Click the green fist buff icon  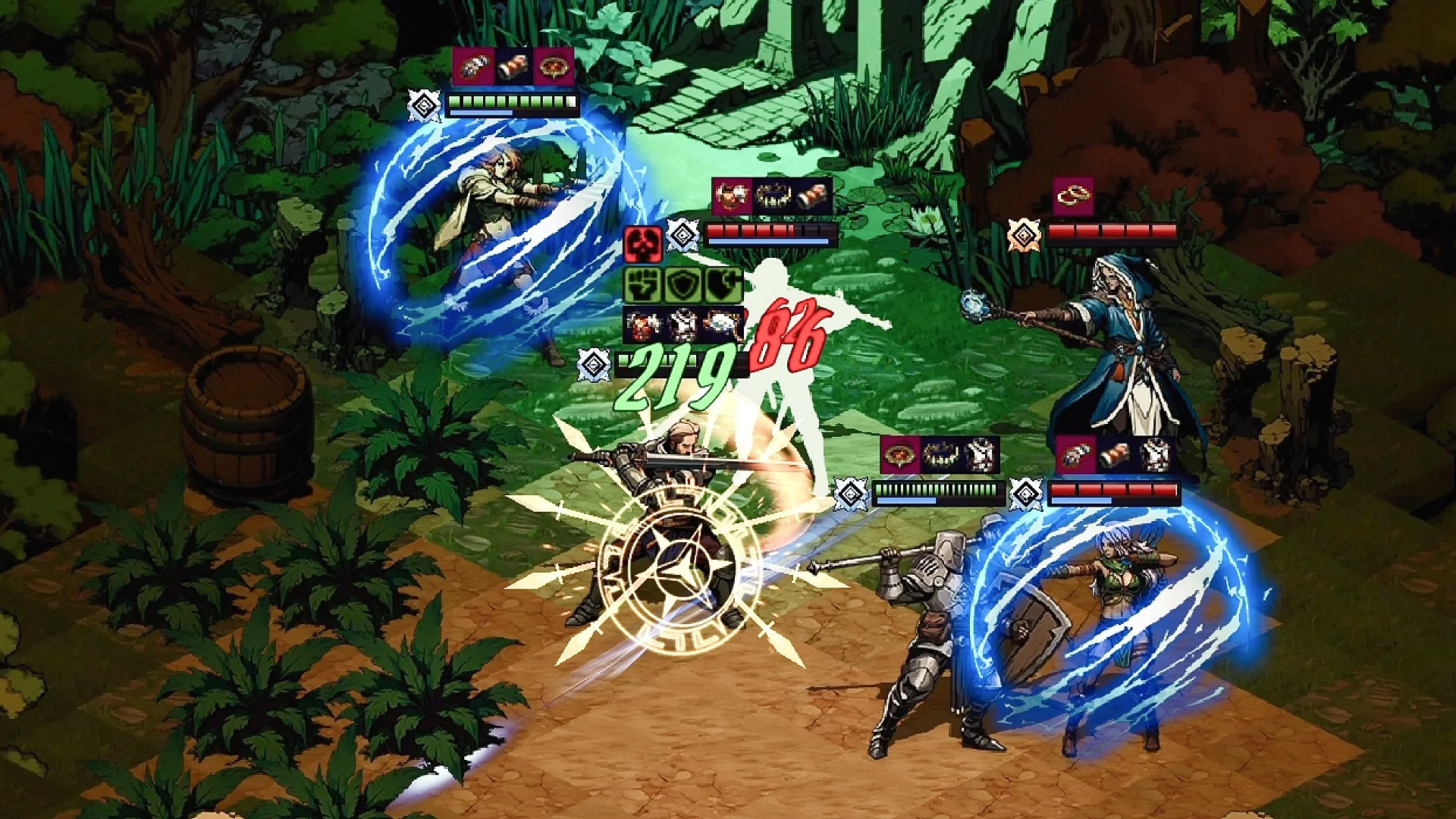pos(643,286)
